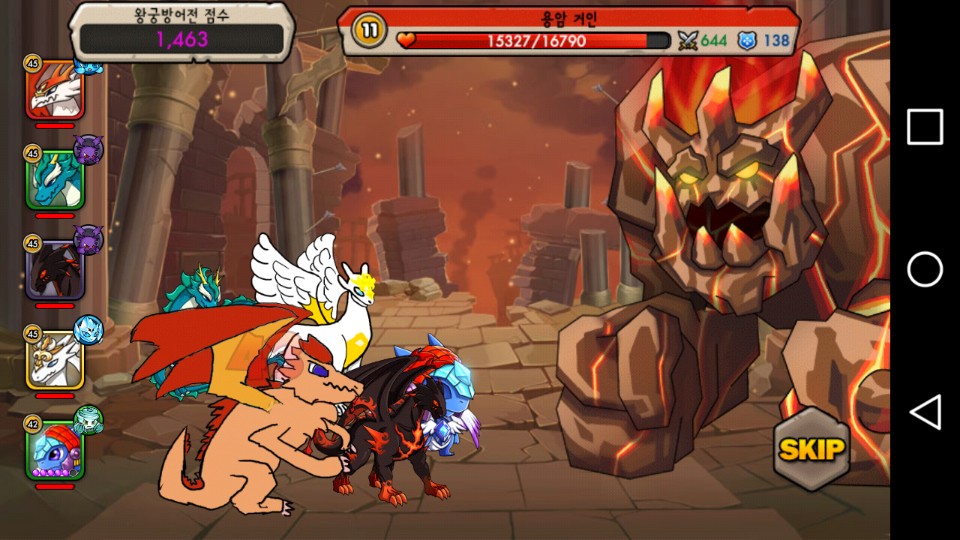Tap the Android recent apps square

925,128
